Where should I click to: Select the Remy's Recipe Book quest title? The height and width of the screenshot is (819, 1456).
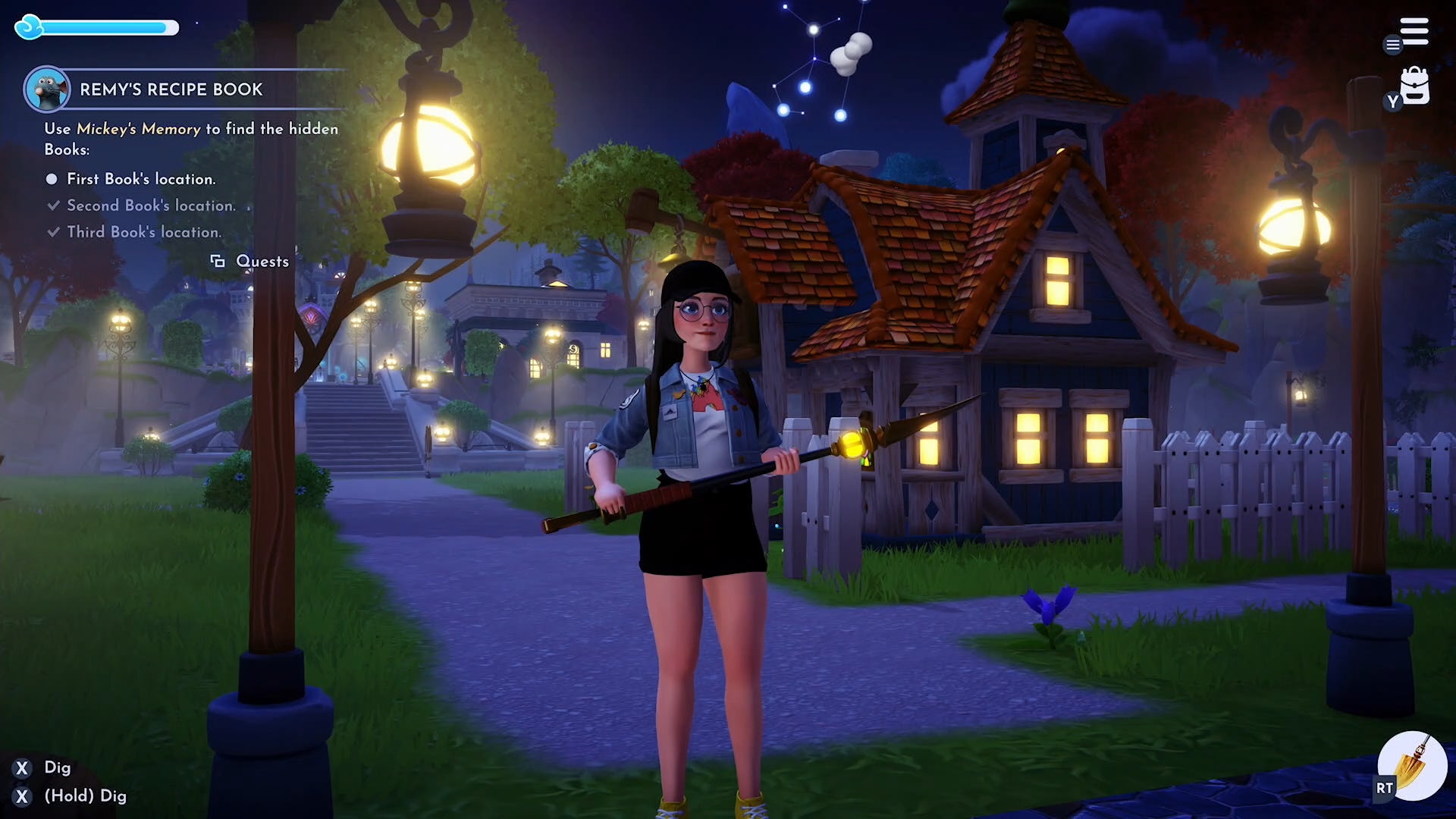pyautogui.click(x=171, y=89)
